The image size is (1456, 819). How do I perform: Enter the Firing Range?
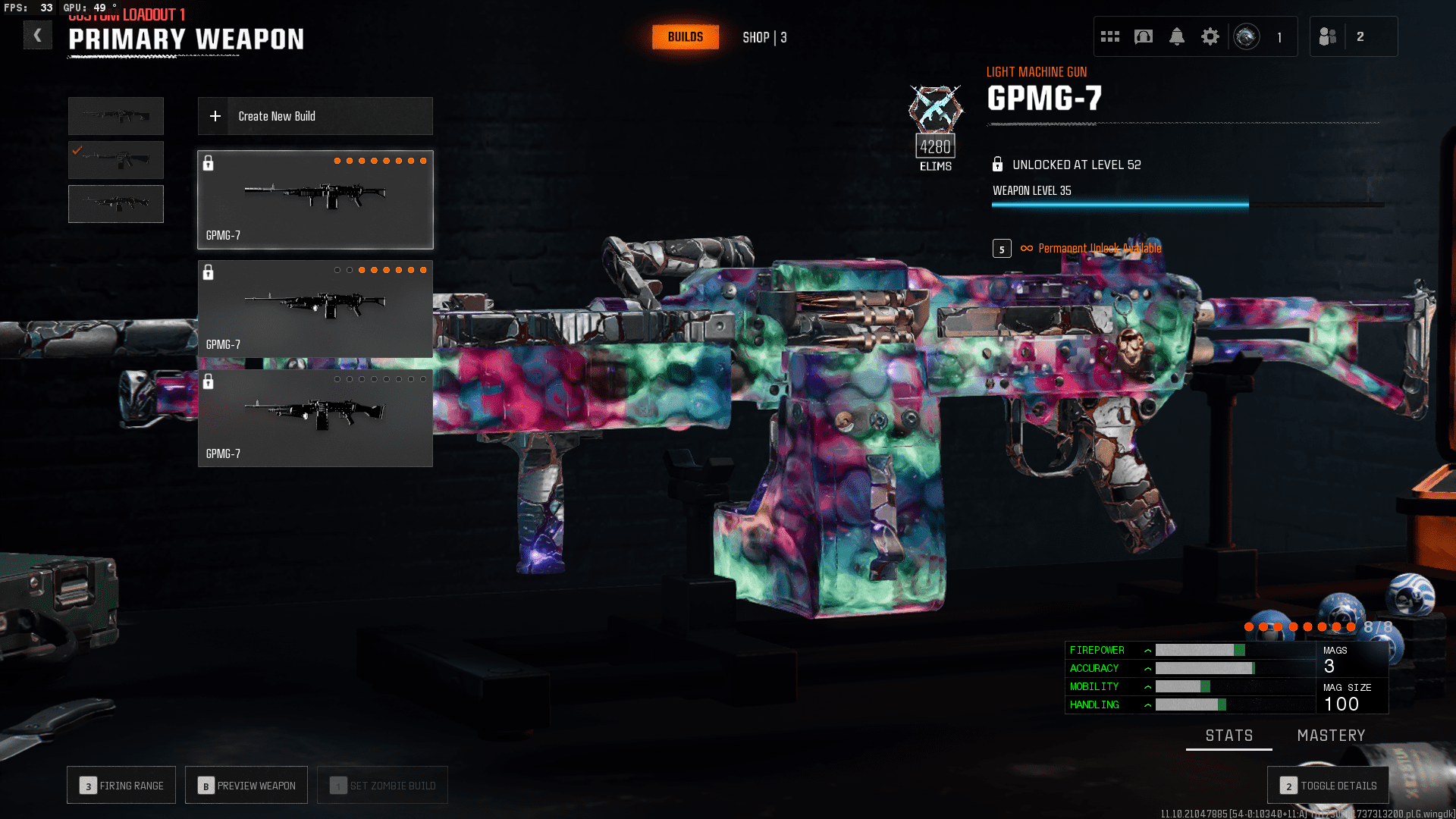(121, 786)
